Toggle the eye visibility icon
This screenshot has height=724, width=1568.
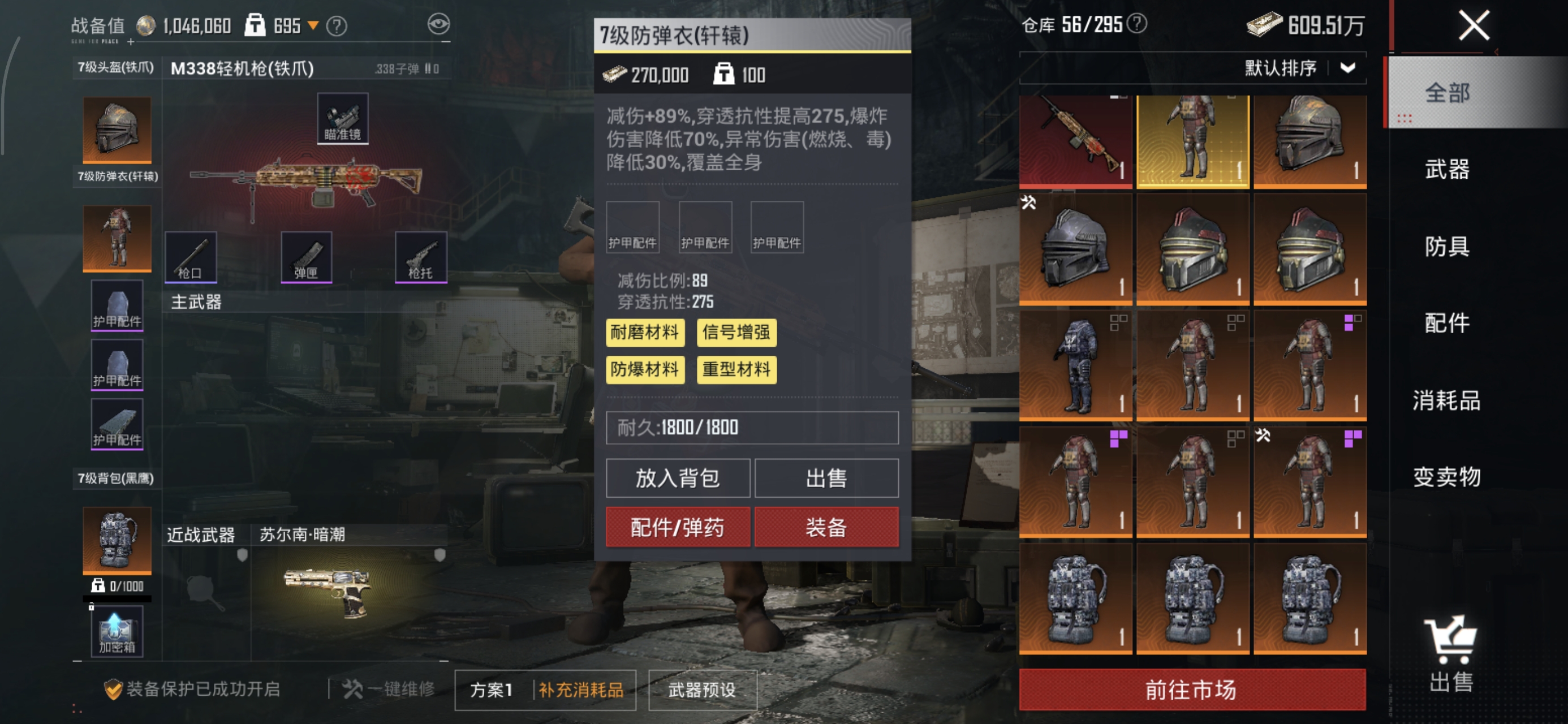(x=438, y=24)
